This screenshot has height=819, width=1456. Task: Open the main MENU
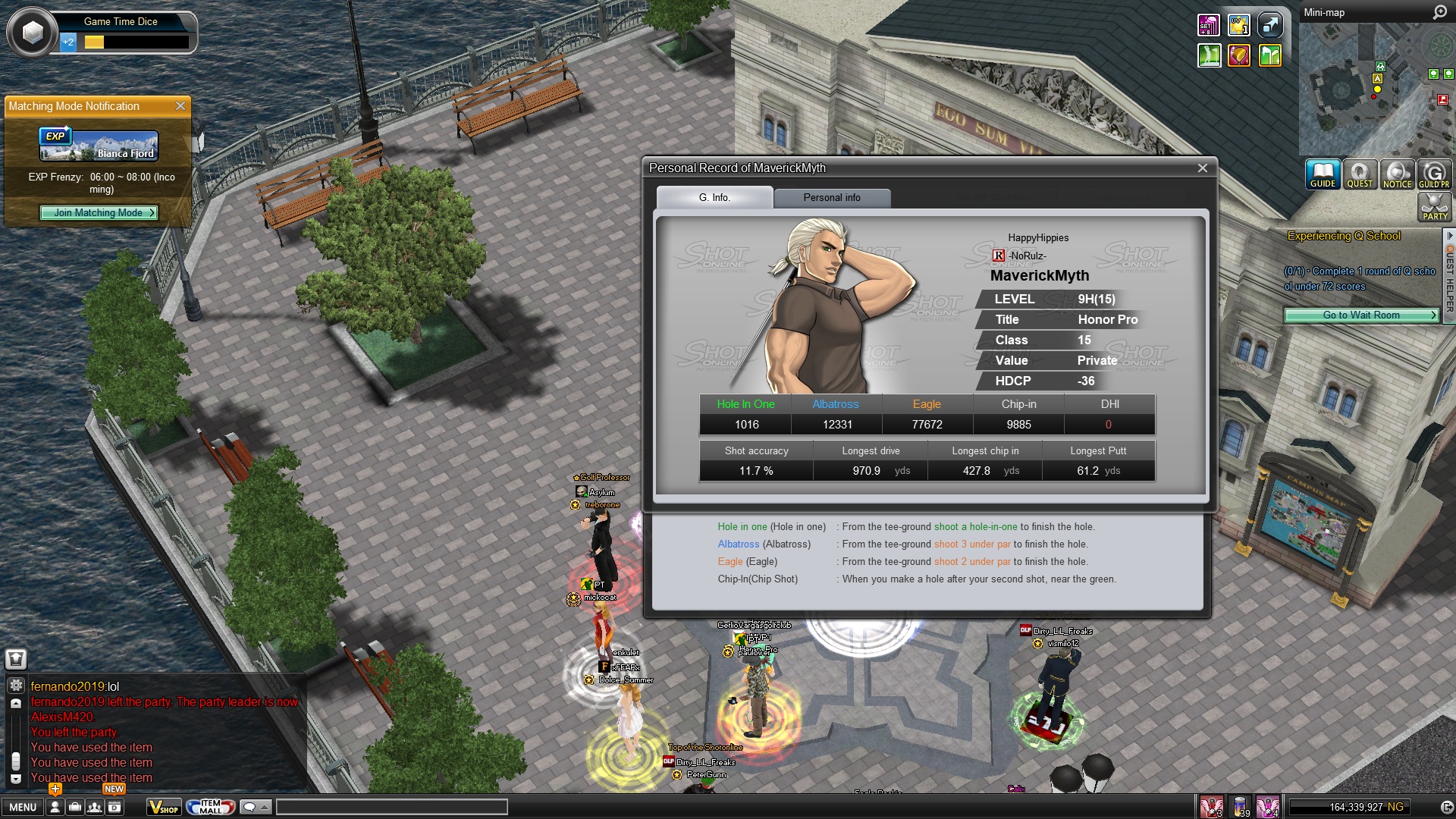[23, 808]
